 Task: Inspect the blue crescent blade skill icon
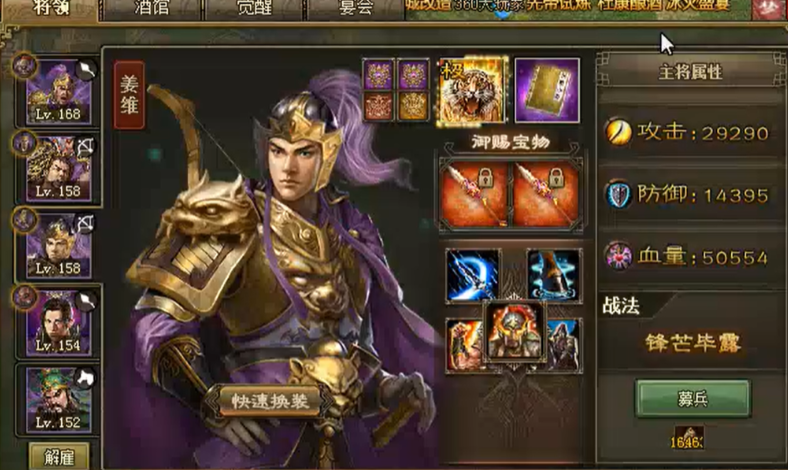472,275
